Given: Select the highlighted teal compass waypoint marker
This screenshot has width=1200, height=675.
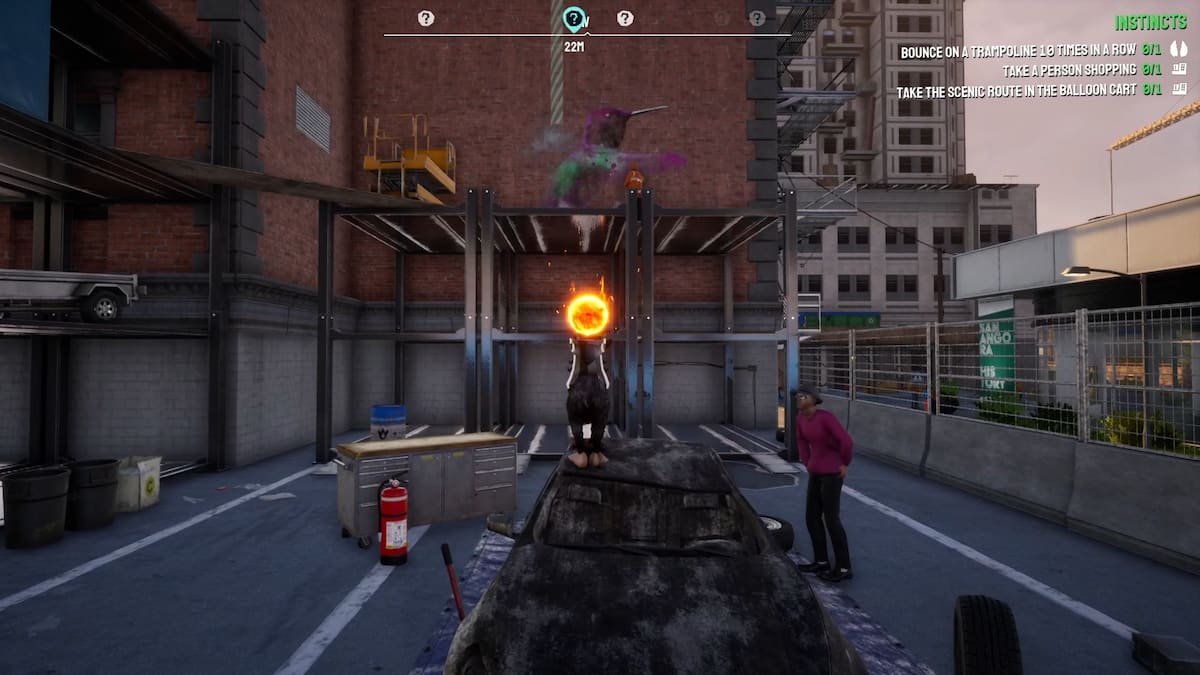Looking at the screenshot, I should click(x=573, y=18).
